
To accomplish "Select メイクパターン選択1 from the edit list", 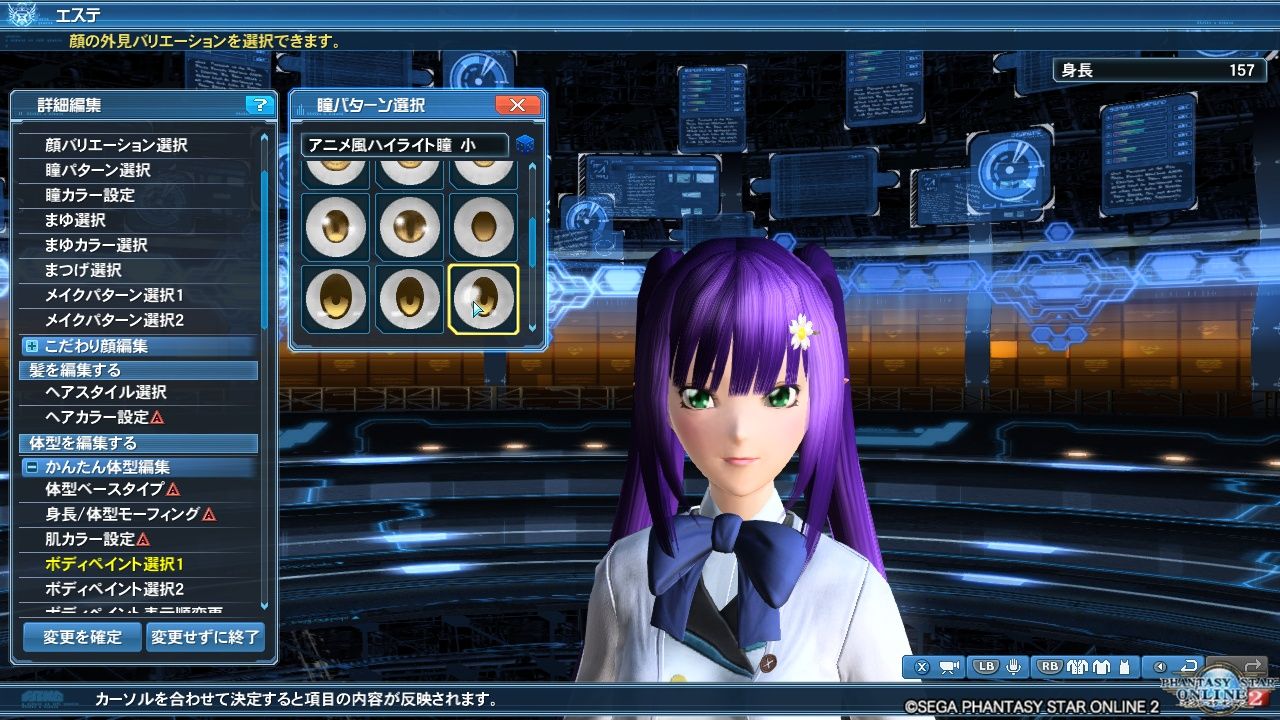I will (112, 295).
